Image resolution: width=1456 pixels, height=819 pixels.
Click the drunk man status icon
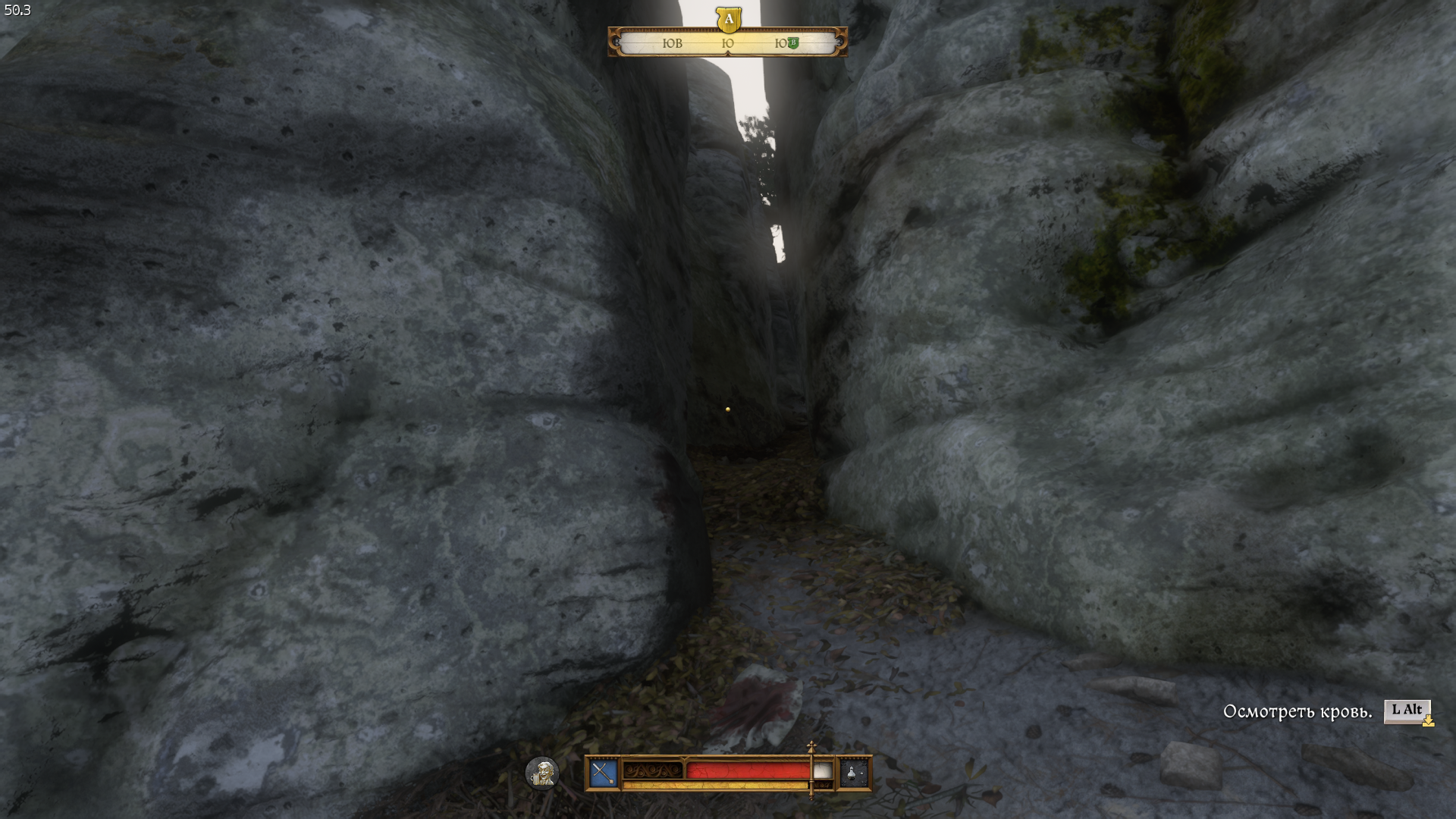click(x=542, y=773)
